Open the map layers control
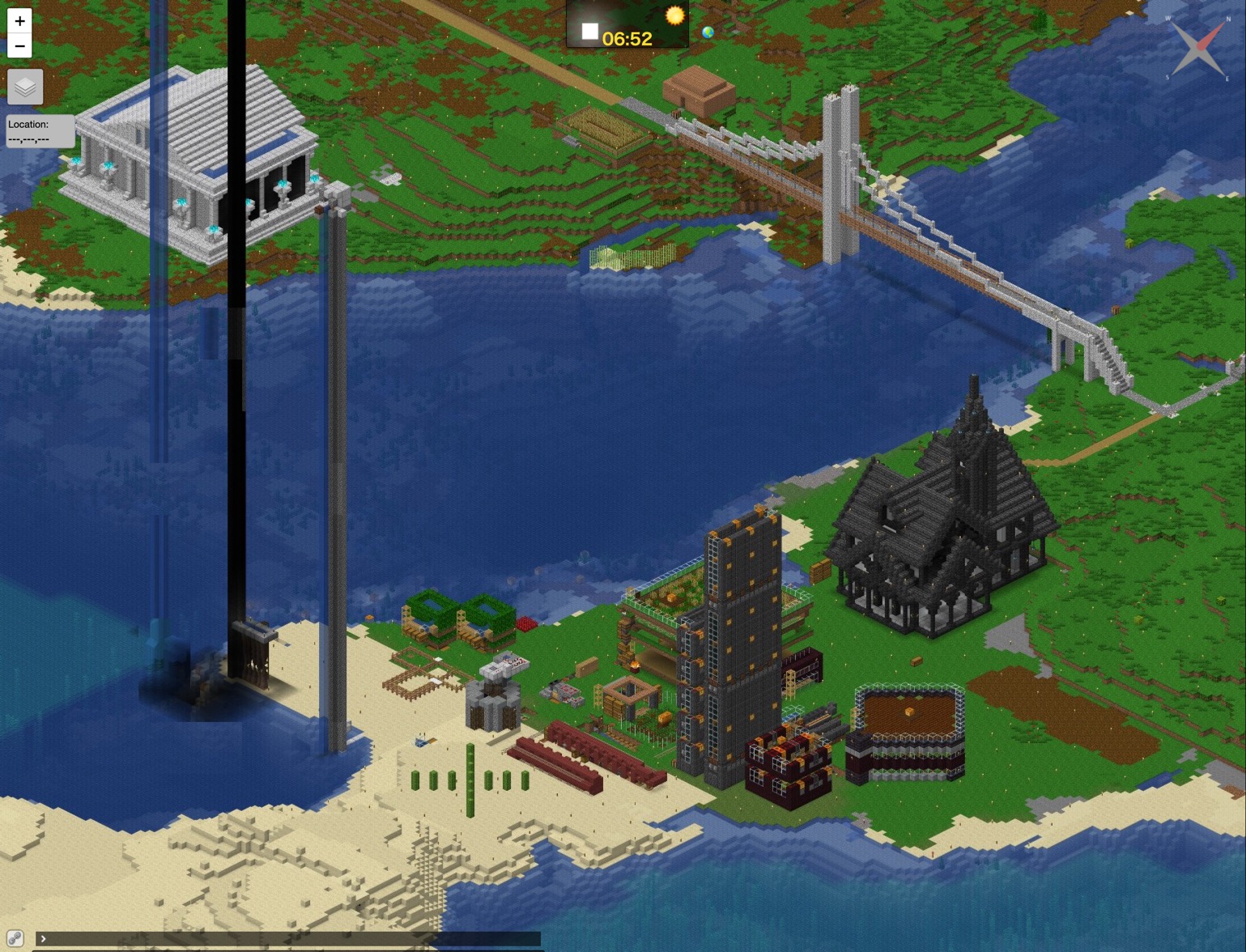The image size is (1246, 952). tap(25, 87)
